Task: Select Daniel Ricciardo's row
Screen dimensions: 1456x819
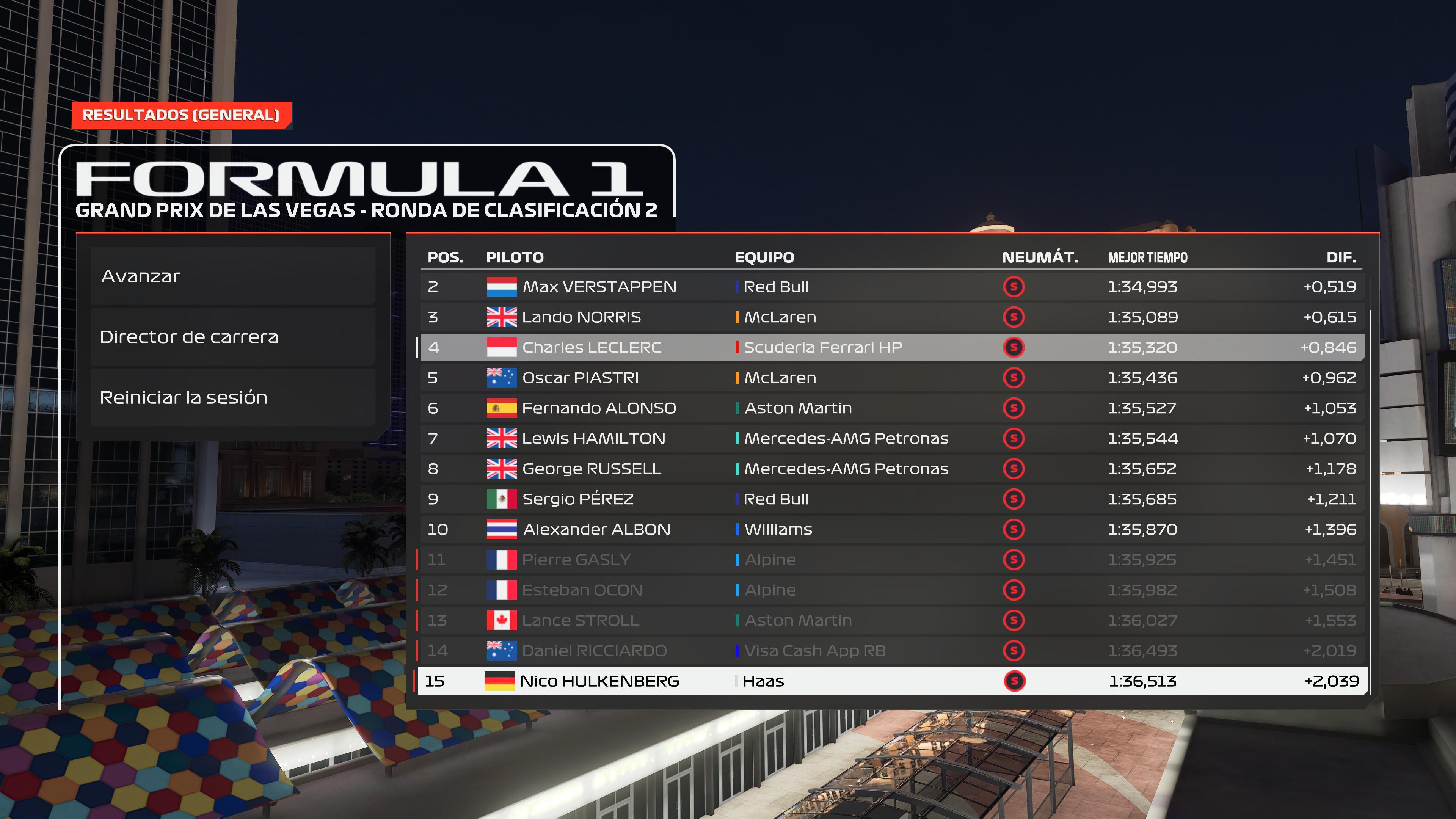Action: pyautogui.click(x=892, y=651)
